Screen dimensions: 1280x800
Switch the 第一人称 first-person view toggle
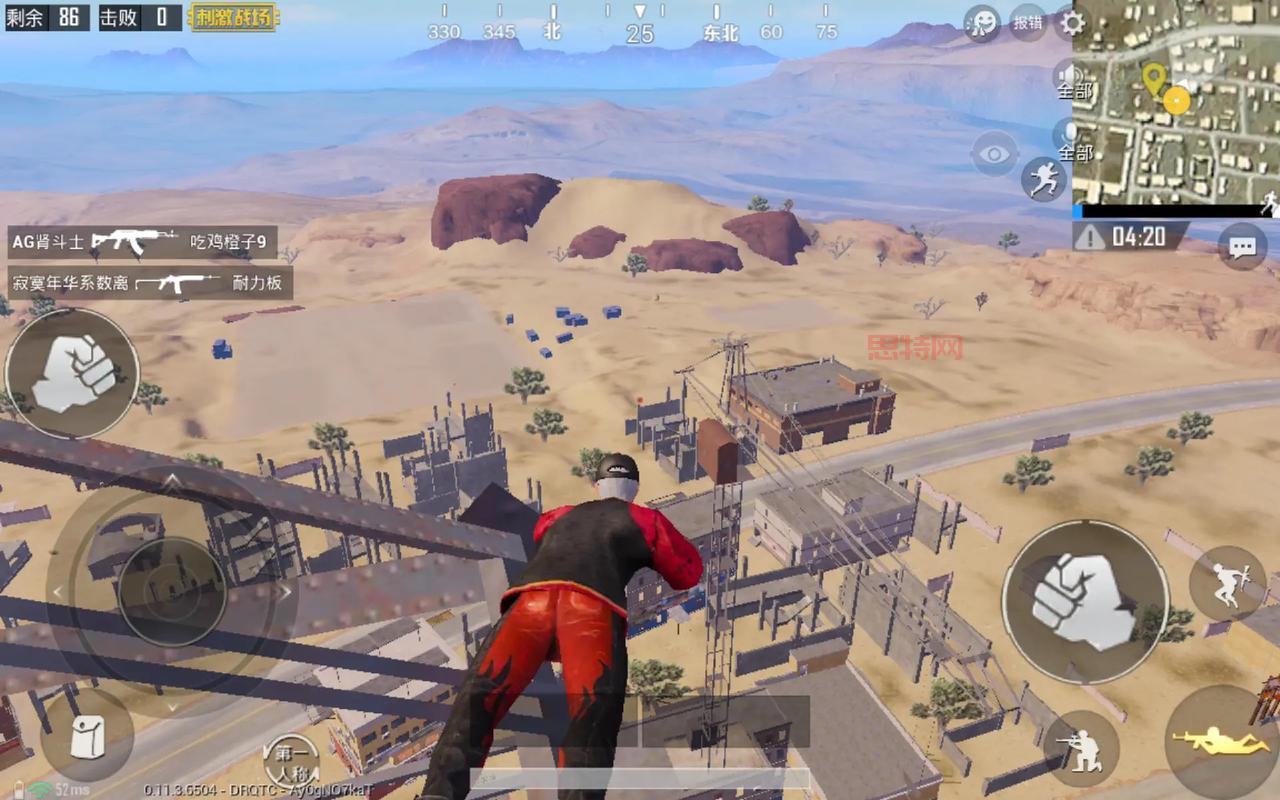coord(291,760)
